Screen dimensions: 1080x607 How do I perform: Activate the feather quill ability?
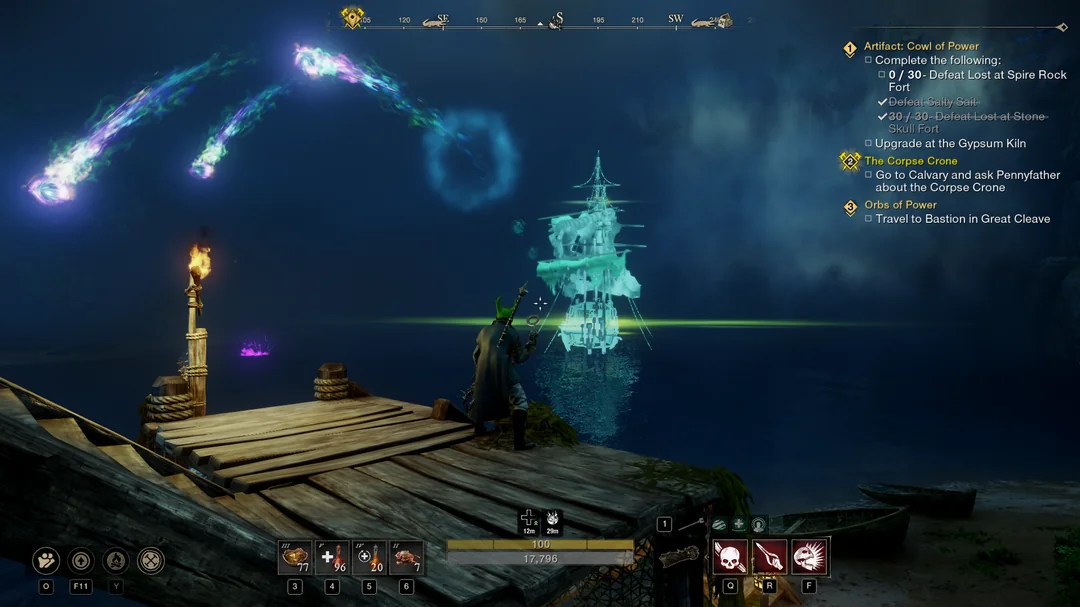(769, 557)
